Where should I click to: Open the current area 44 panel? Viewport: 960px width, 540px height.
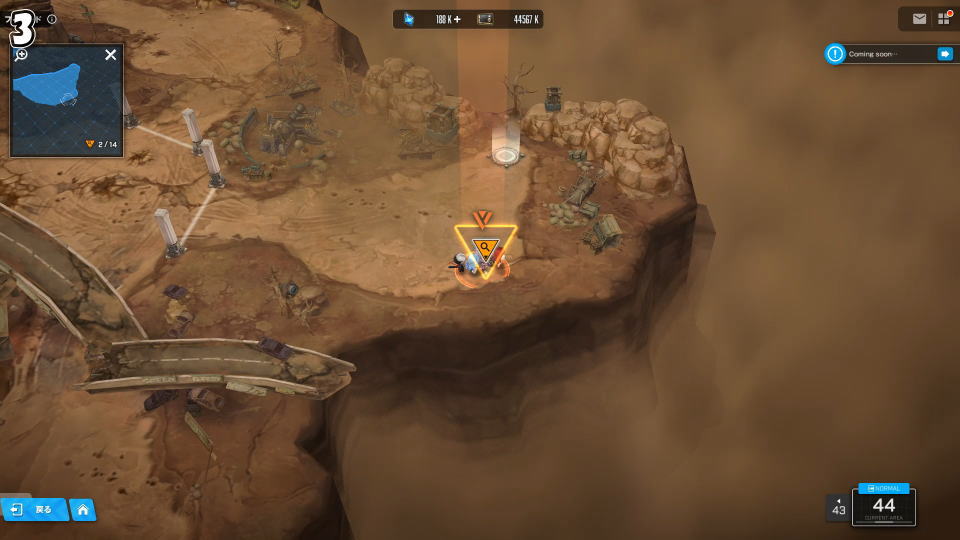883,506
